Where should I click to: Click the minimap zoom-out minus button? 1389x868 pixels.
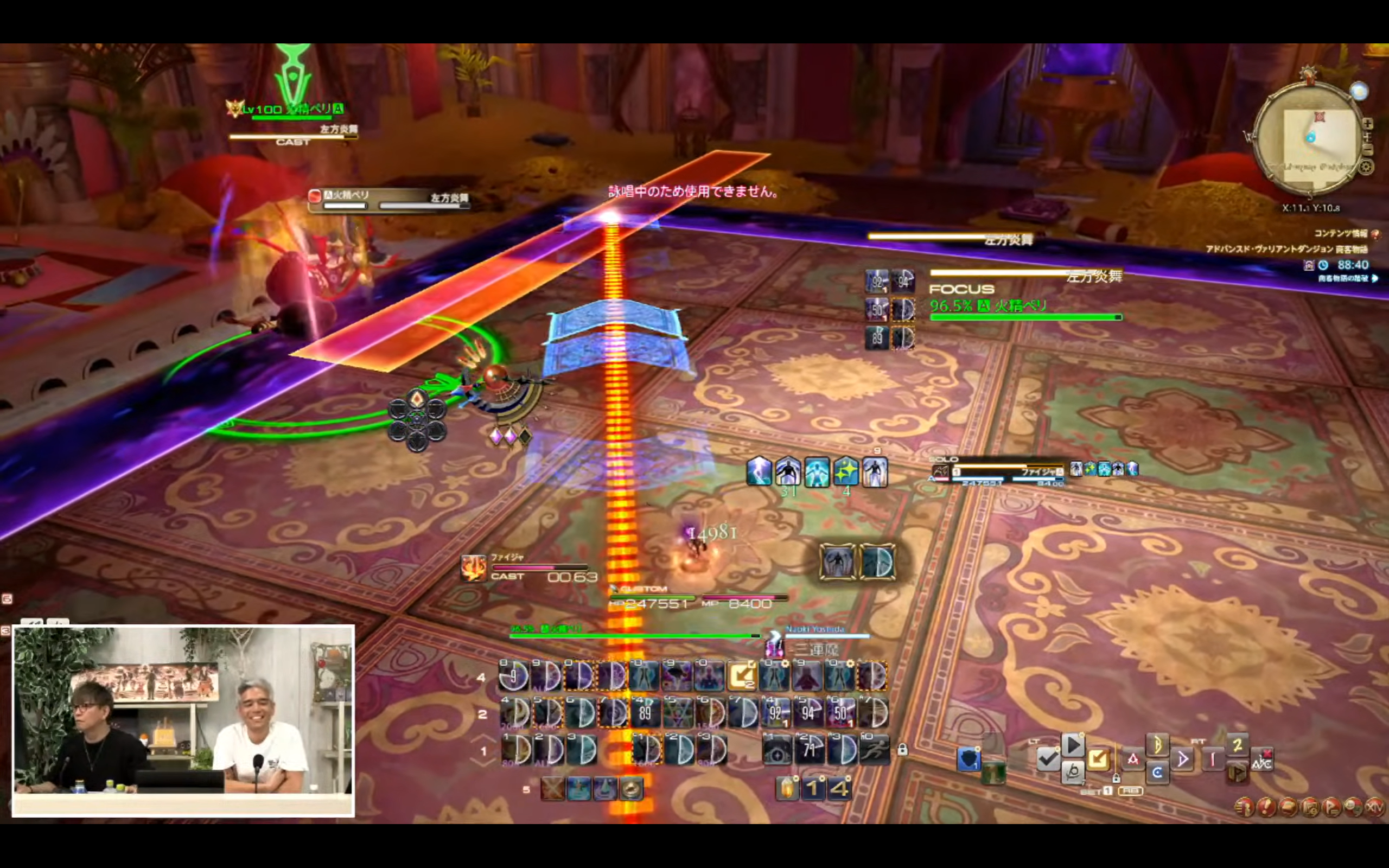(x=1367, y=150)
